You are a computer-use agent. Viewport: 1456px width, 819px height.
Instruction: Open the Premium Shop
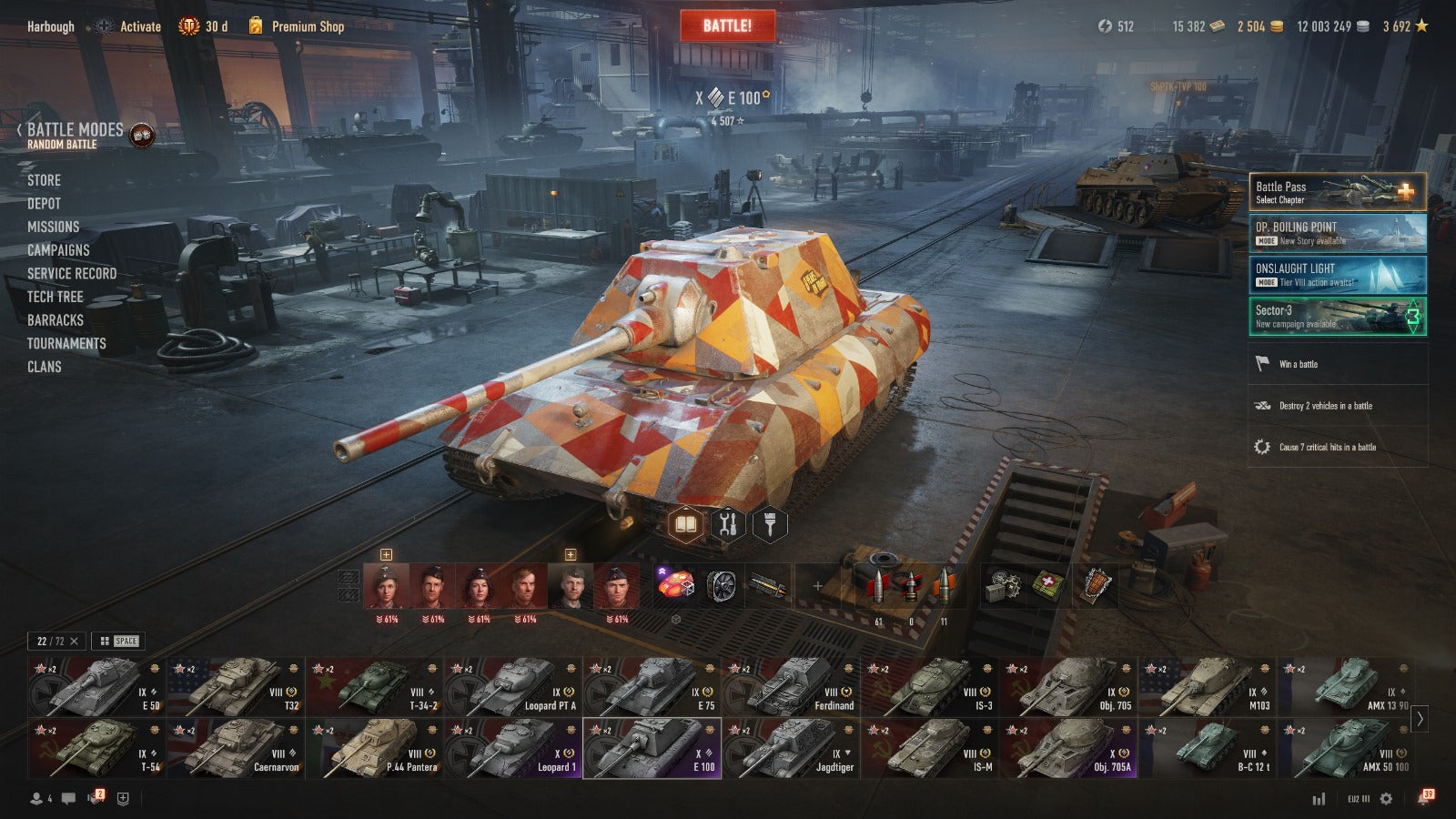[307, 26]
